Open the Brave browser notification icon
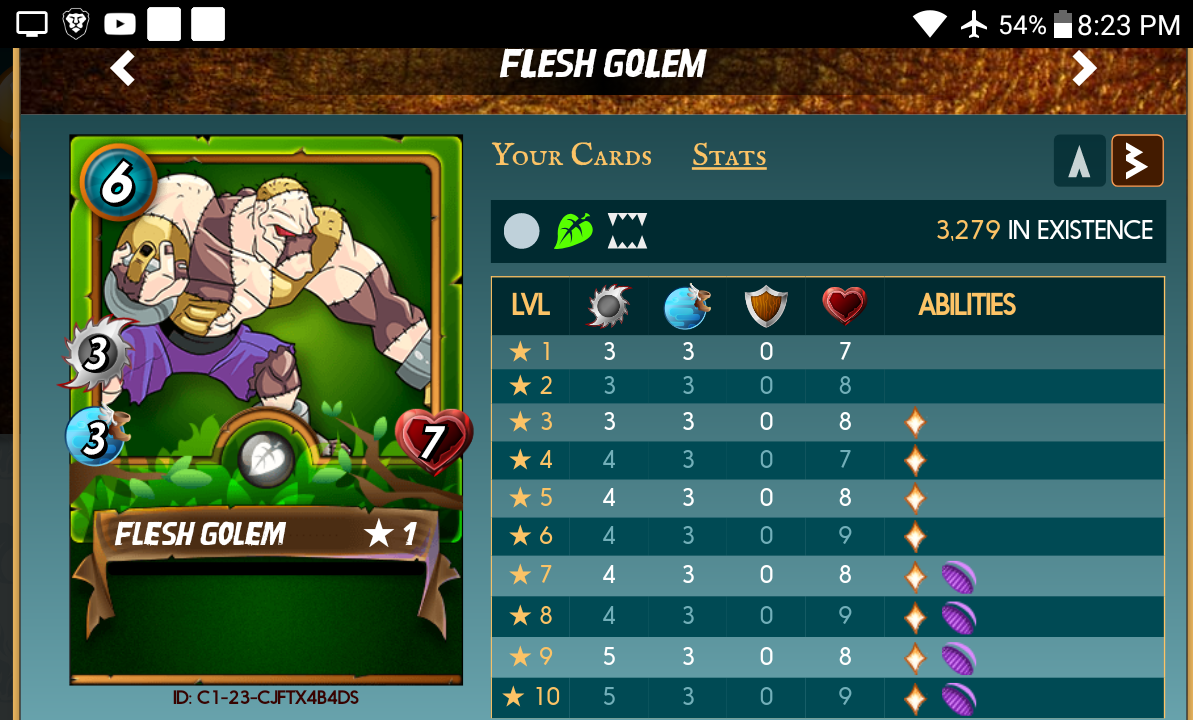 77,24
